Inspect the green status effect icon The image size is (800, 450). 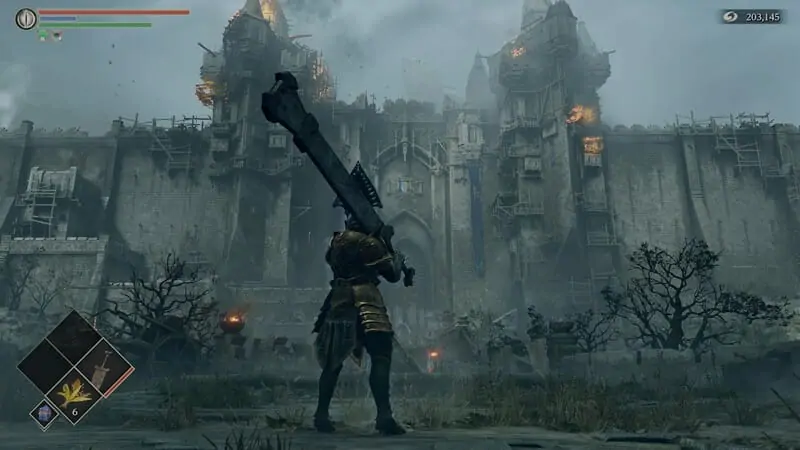point(43,35)
